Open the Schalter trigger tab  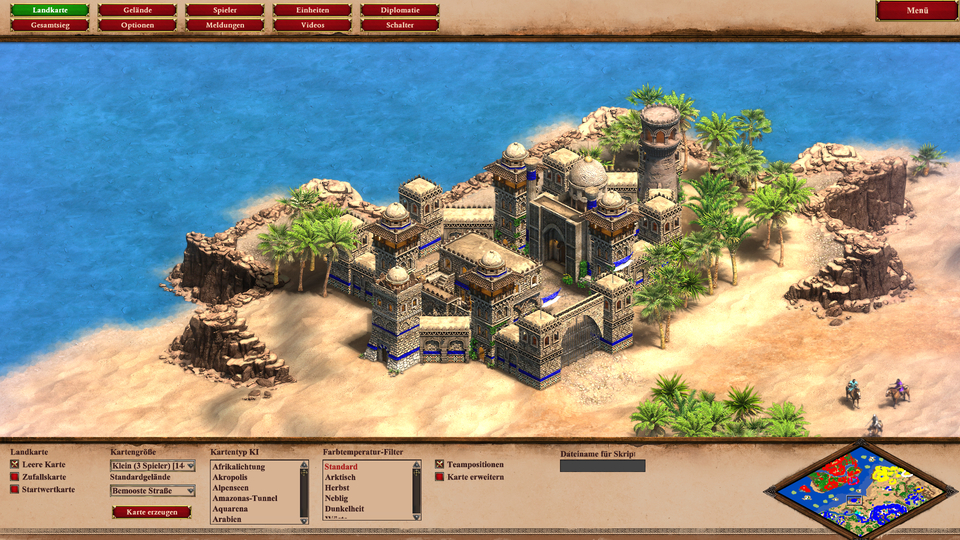click(x=400, y=25)
